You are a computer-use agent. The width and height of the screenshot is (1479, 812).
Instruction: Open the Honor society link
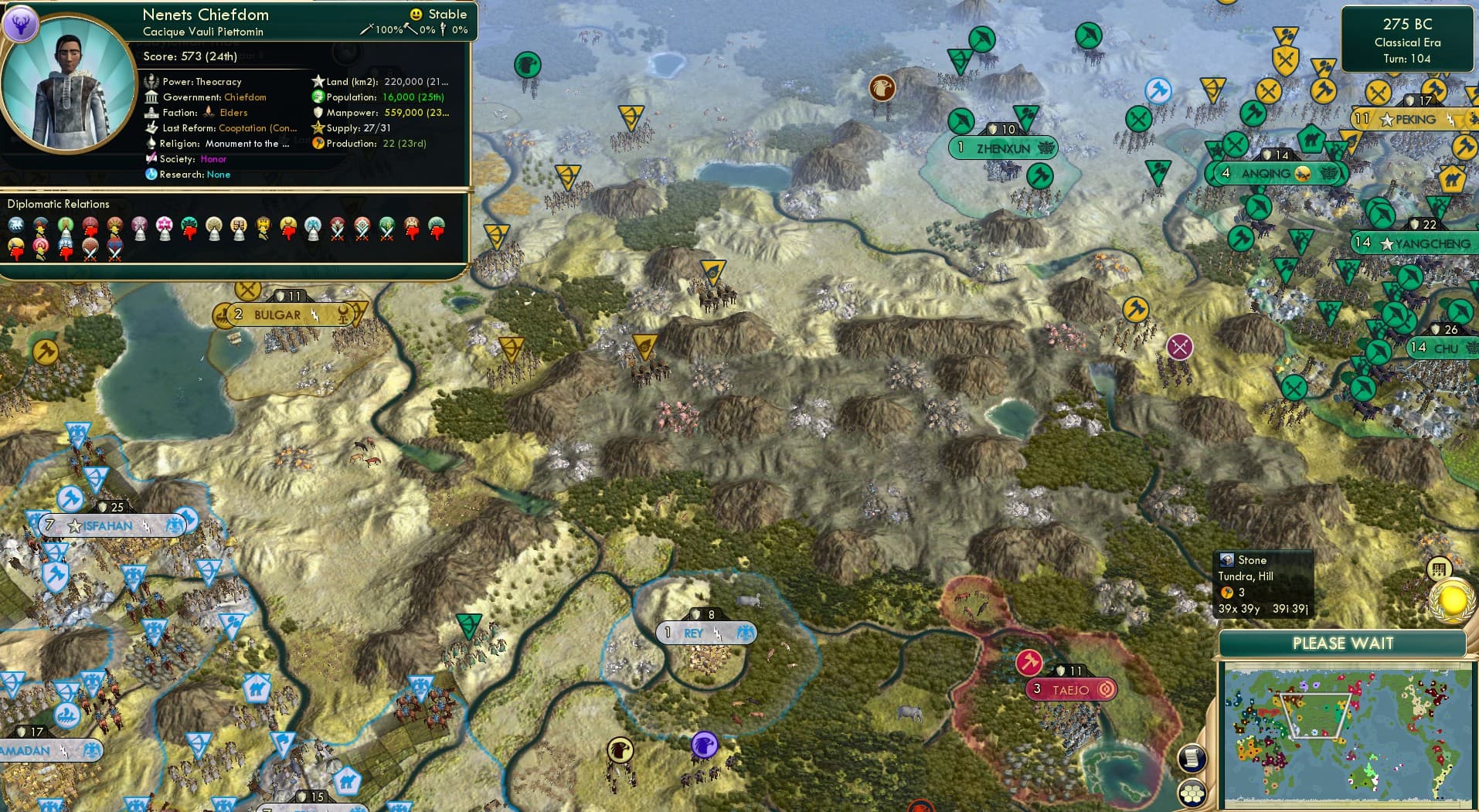pyautogui.click(x=215, y=158)
